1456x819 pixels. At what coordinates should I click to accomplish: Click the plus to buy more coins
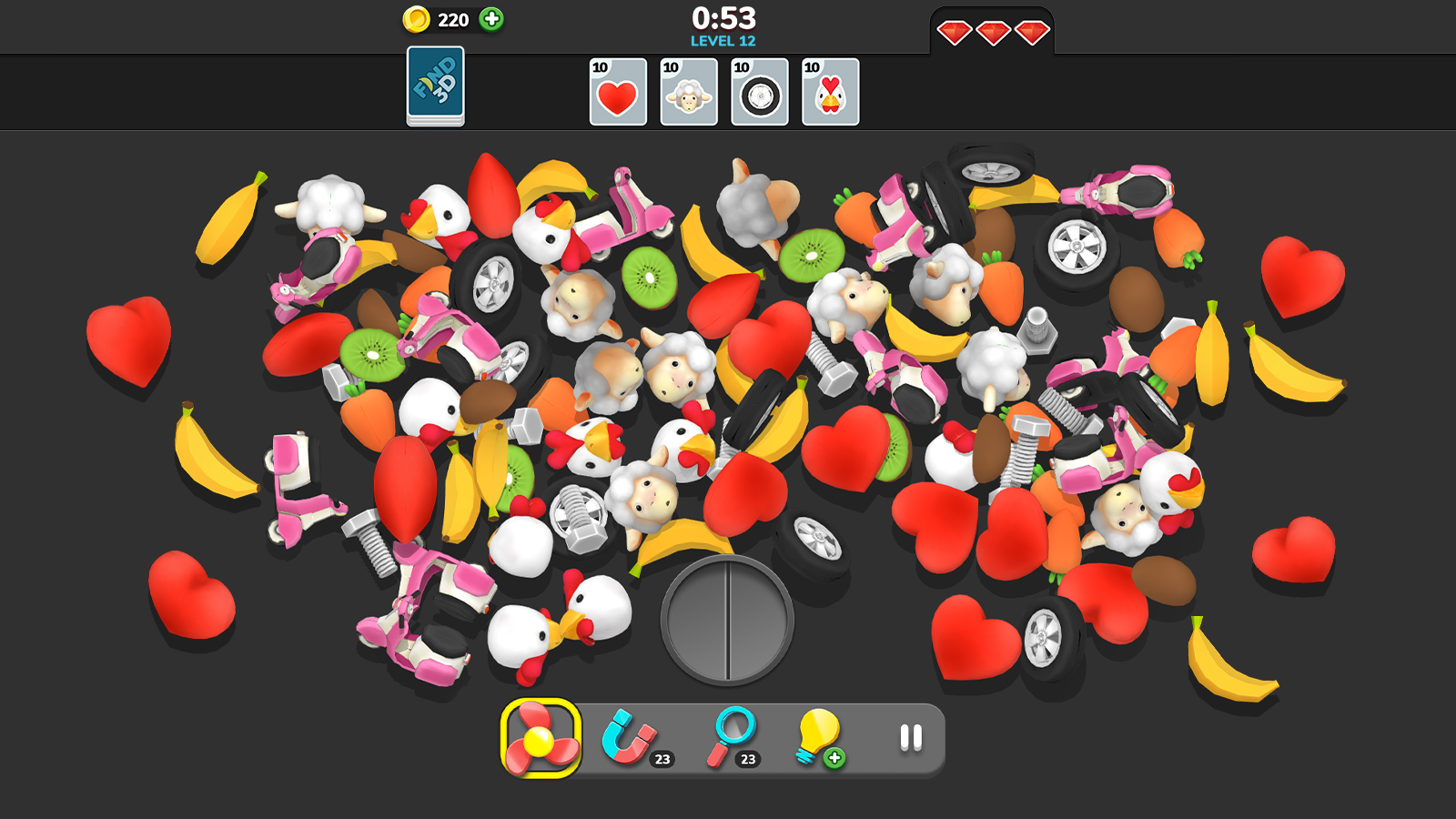click(492, 16)
